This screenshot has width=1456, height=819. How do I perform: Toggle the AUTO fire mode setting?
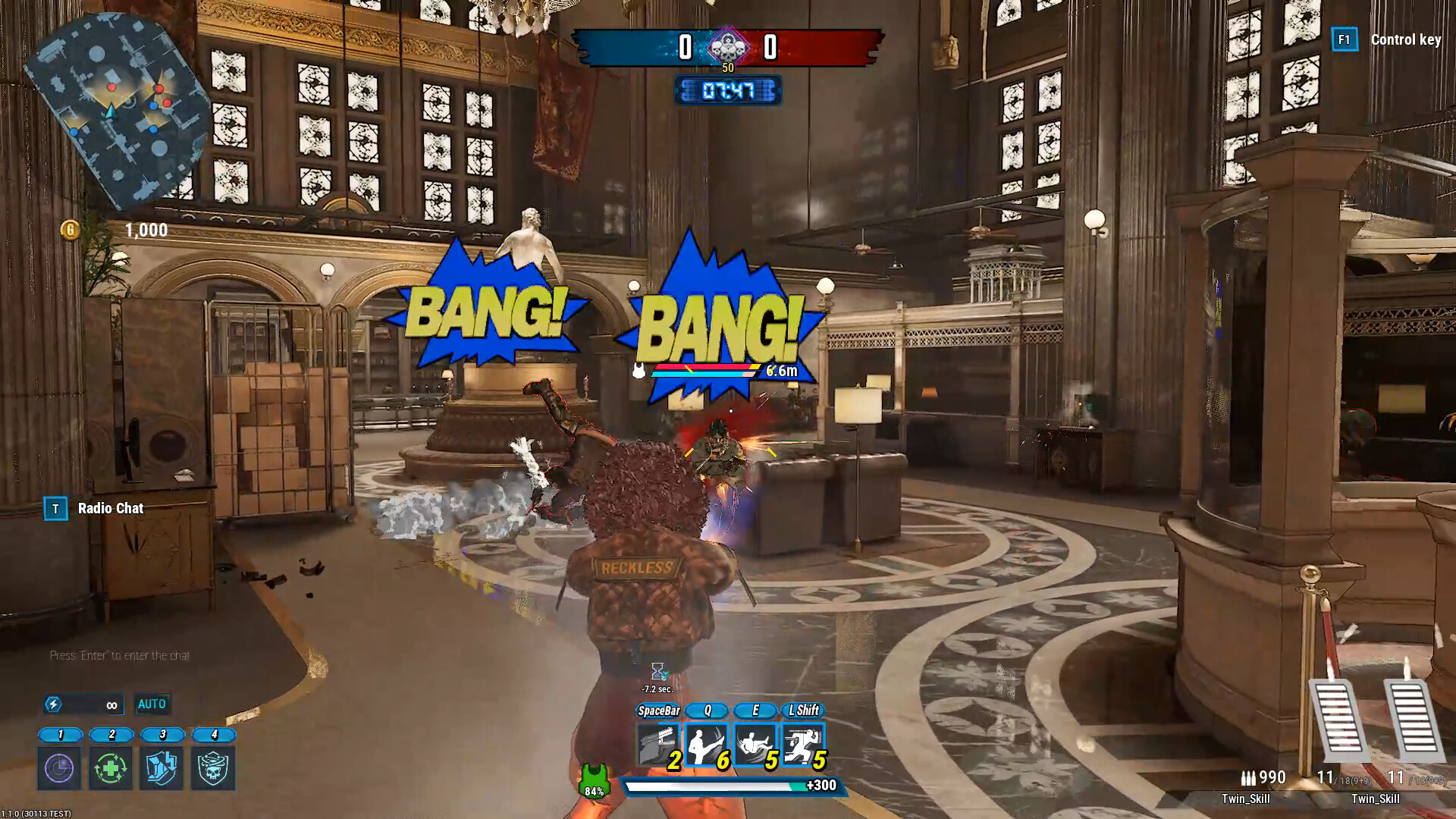coord(152,704)
